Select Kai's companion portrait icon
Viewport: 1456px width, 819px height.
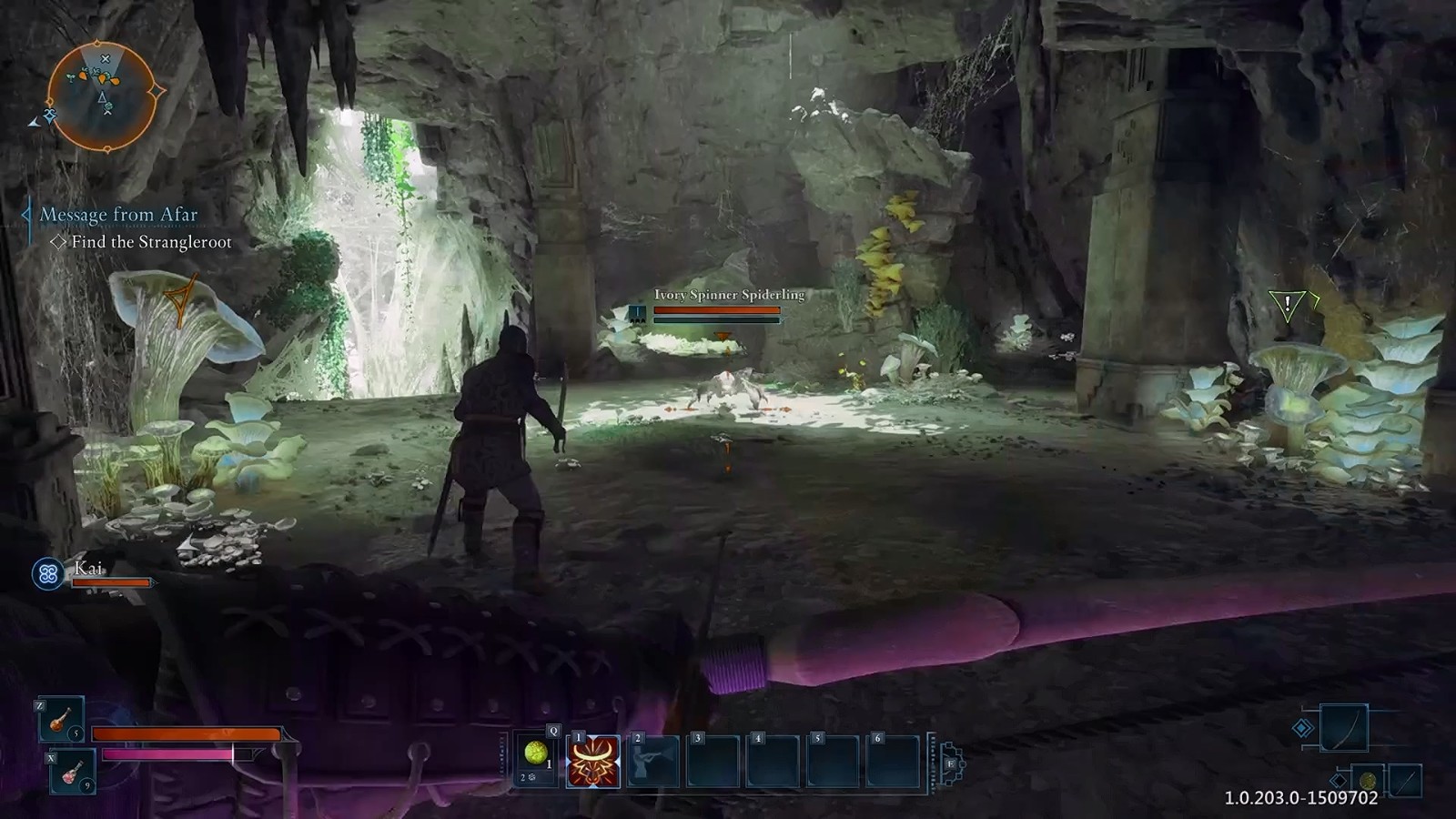[48, 573]
